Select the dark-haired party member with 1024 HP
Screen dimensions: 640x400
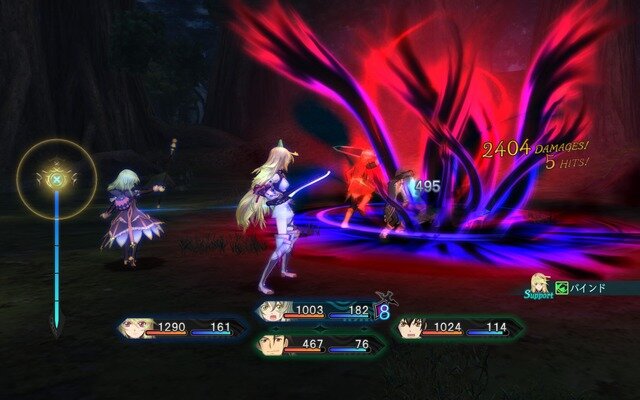pyautogui.click(x=408, y=327)
